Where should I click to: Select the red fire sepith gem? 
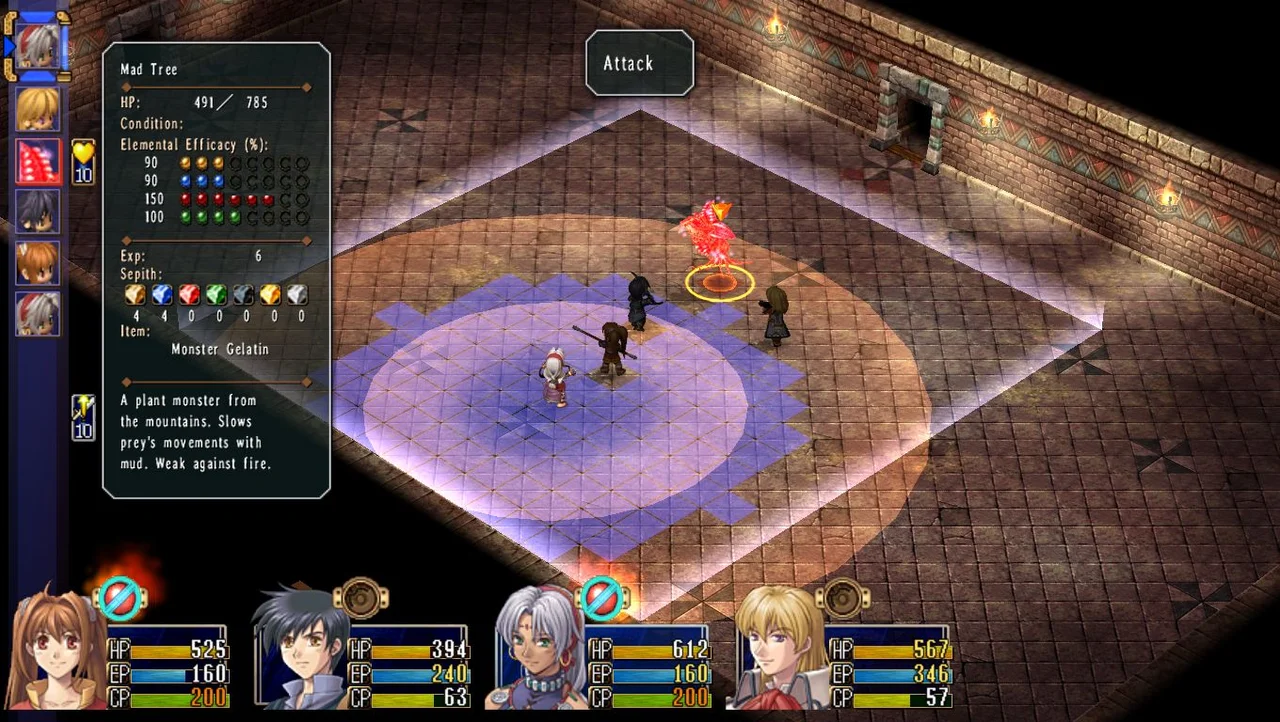(x=189, y=293)
